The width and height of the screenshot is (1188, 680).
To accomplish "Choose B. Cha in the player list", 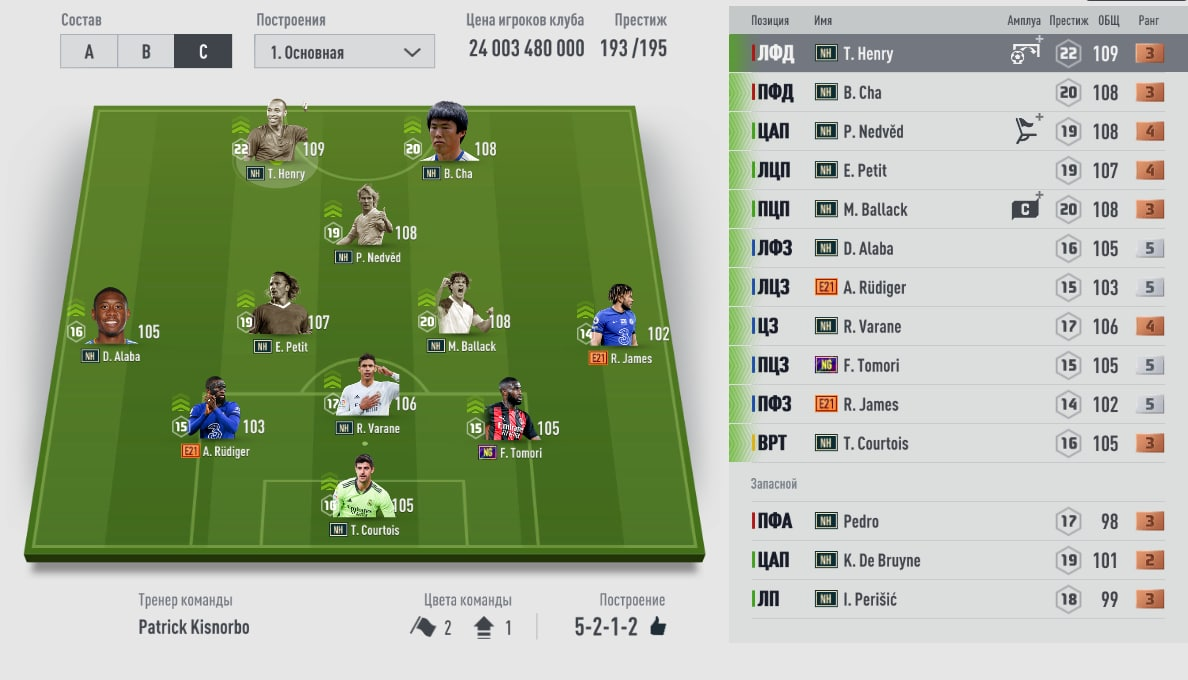I will [957, 93].
